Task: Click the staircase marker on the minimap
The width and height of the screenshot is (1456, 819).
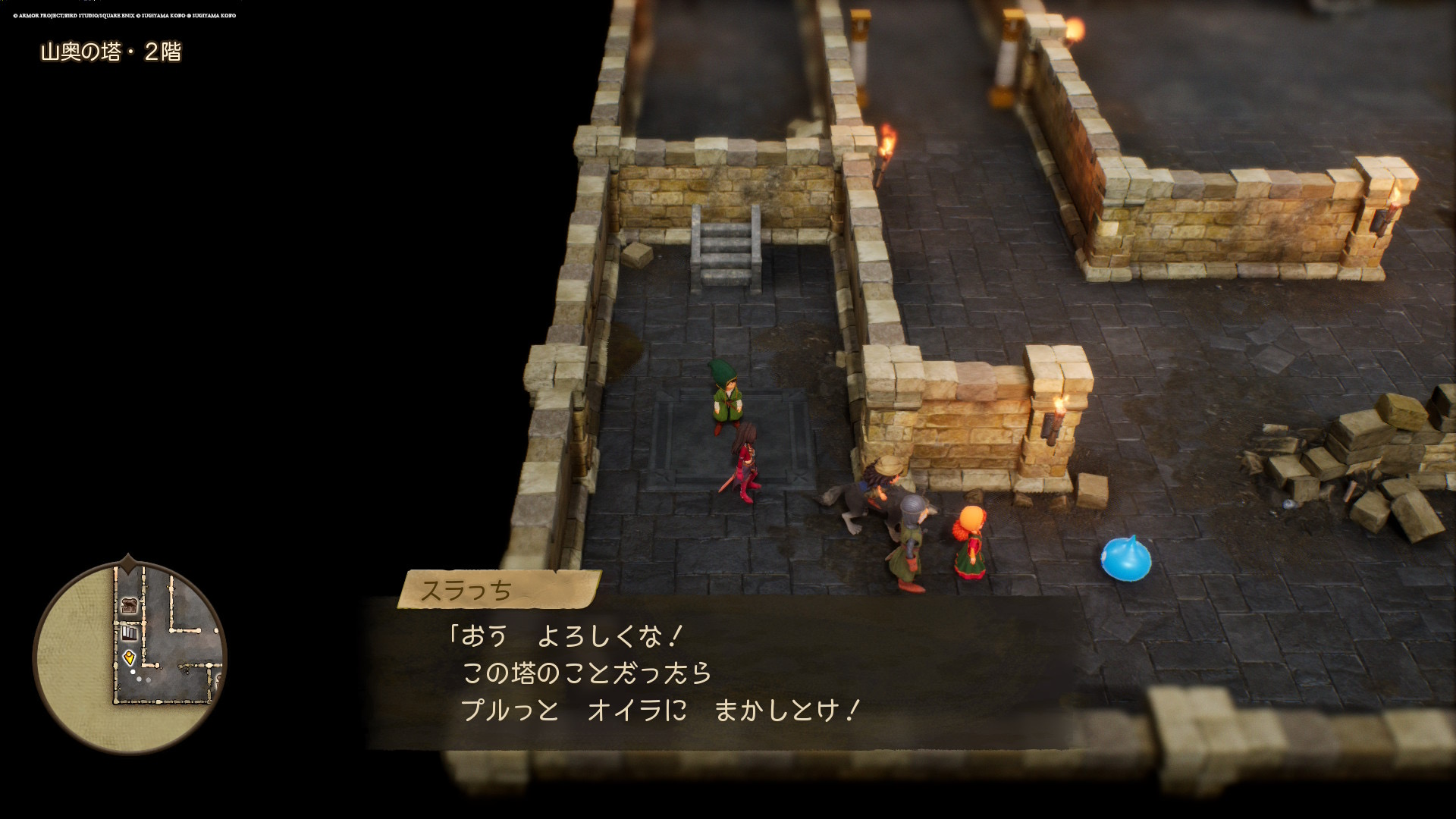Action: coord(130,632)
